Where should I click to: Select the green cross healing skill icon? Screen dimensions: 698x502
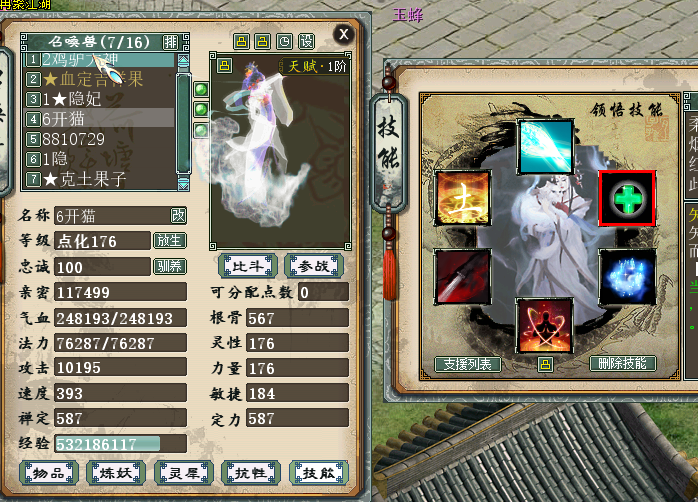coord(626,198)
